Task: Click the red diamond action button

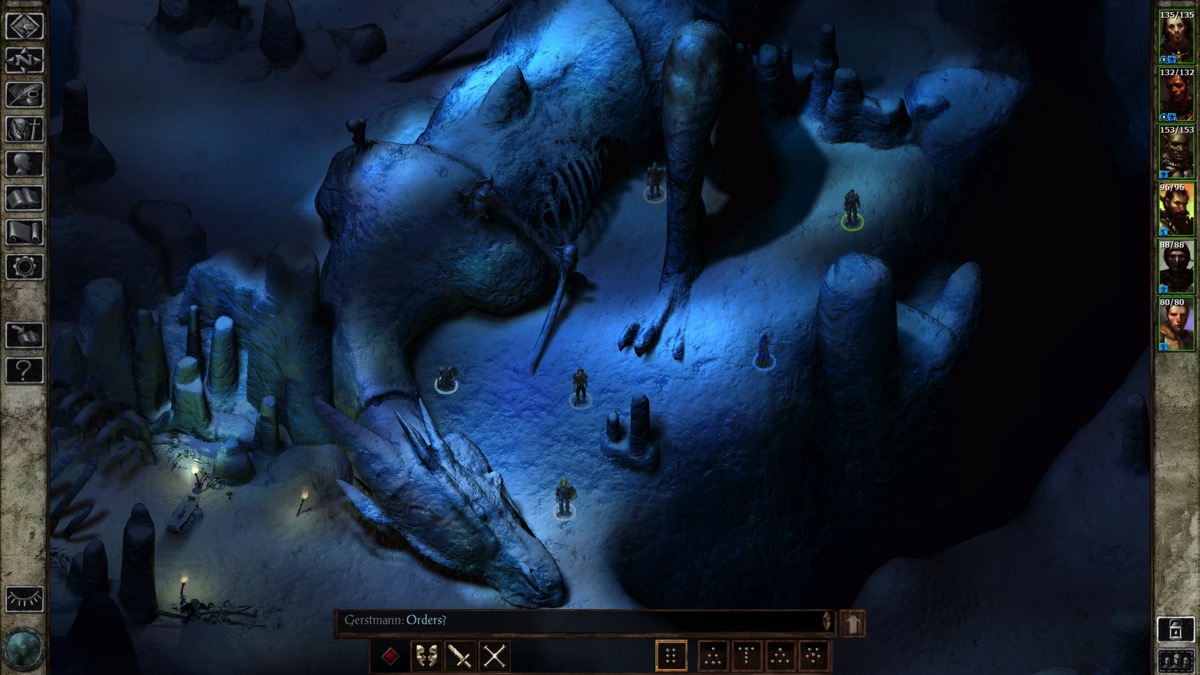Action: (x=390, y=656)
